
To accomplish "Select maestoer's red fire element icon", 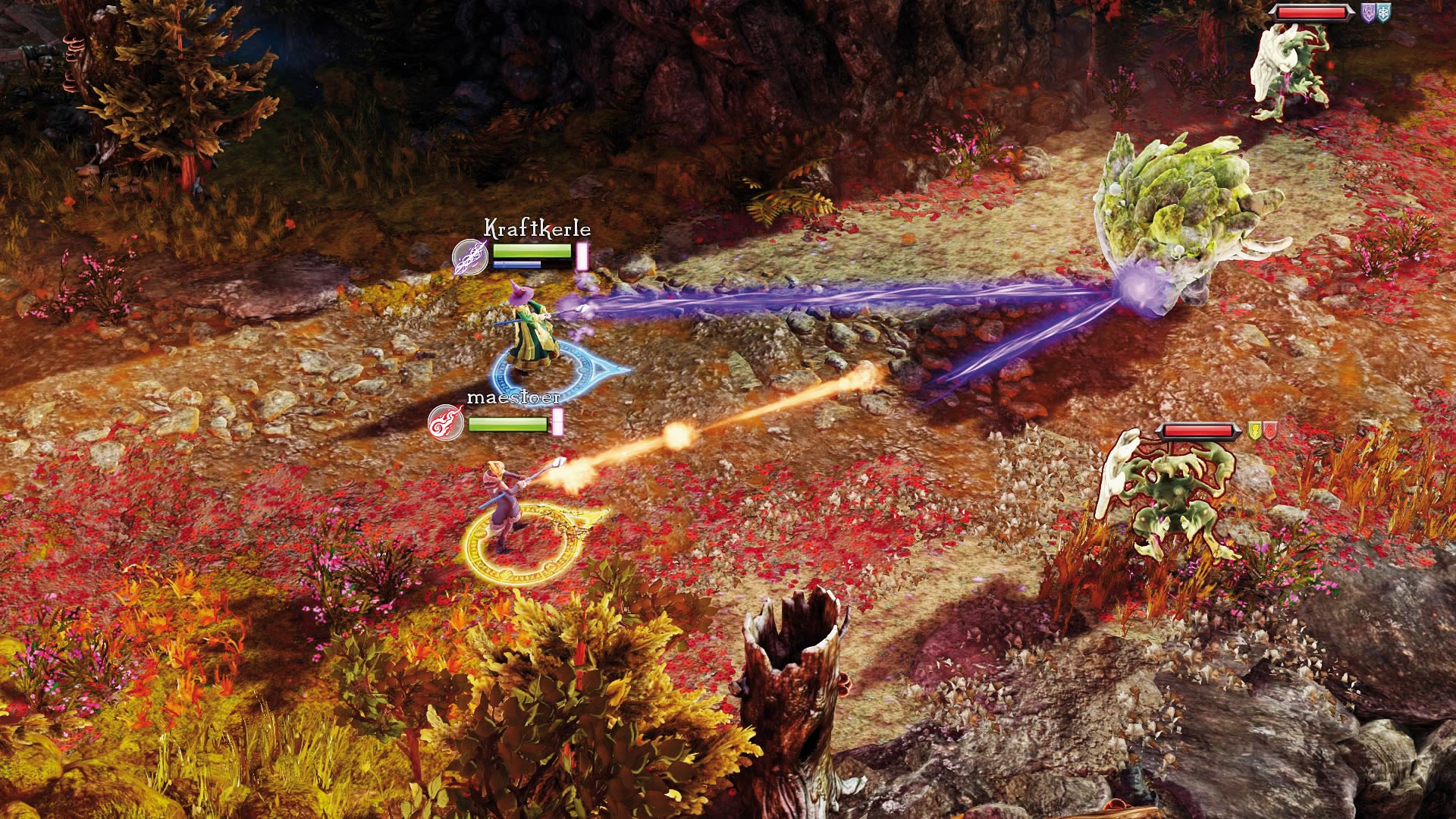I will point(446,423).
